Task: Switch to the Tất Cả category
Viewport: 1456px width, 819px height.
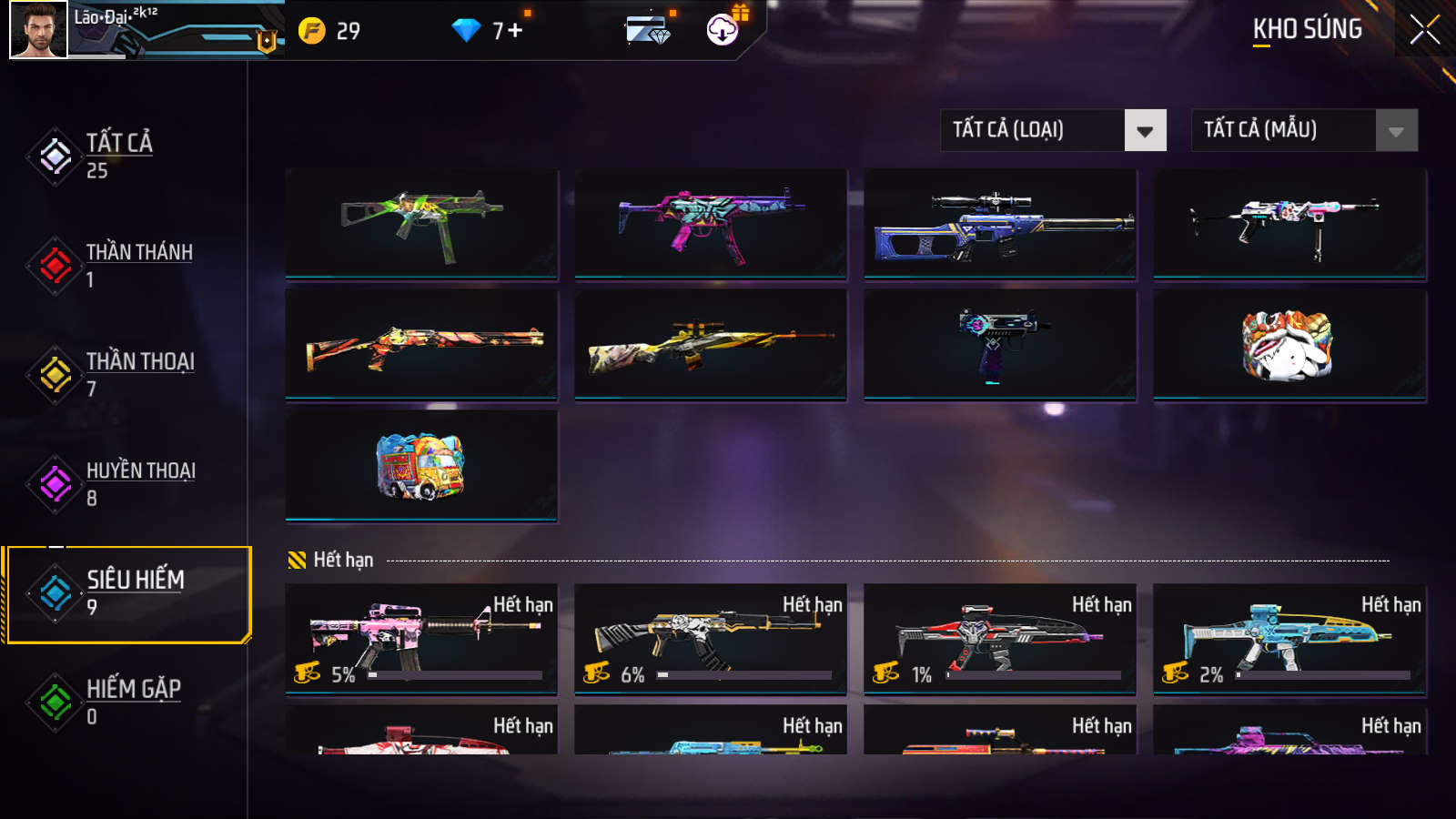Action: point(118,156)
